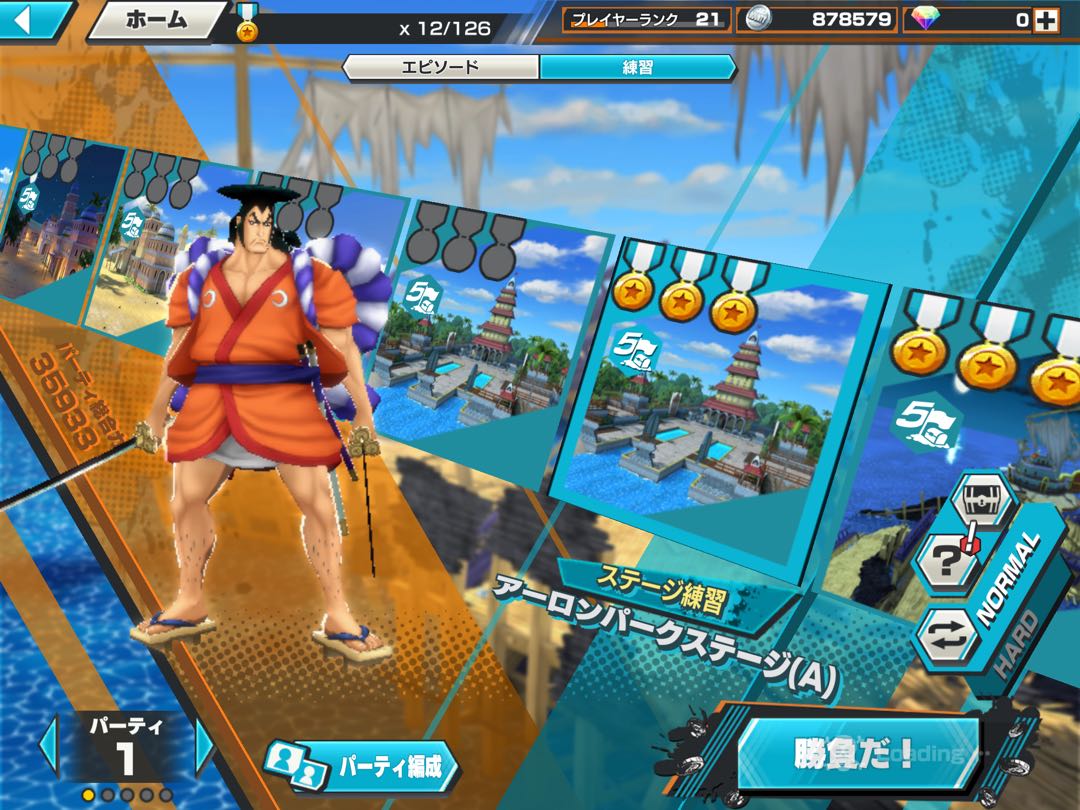Viewport: 1080px width, 810px height.
Task: Return to ホーム screen
Action: coord(156,19)
